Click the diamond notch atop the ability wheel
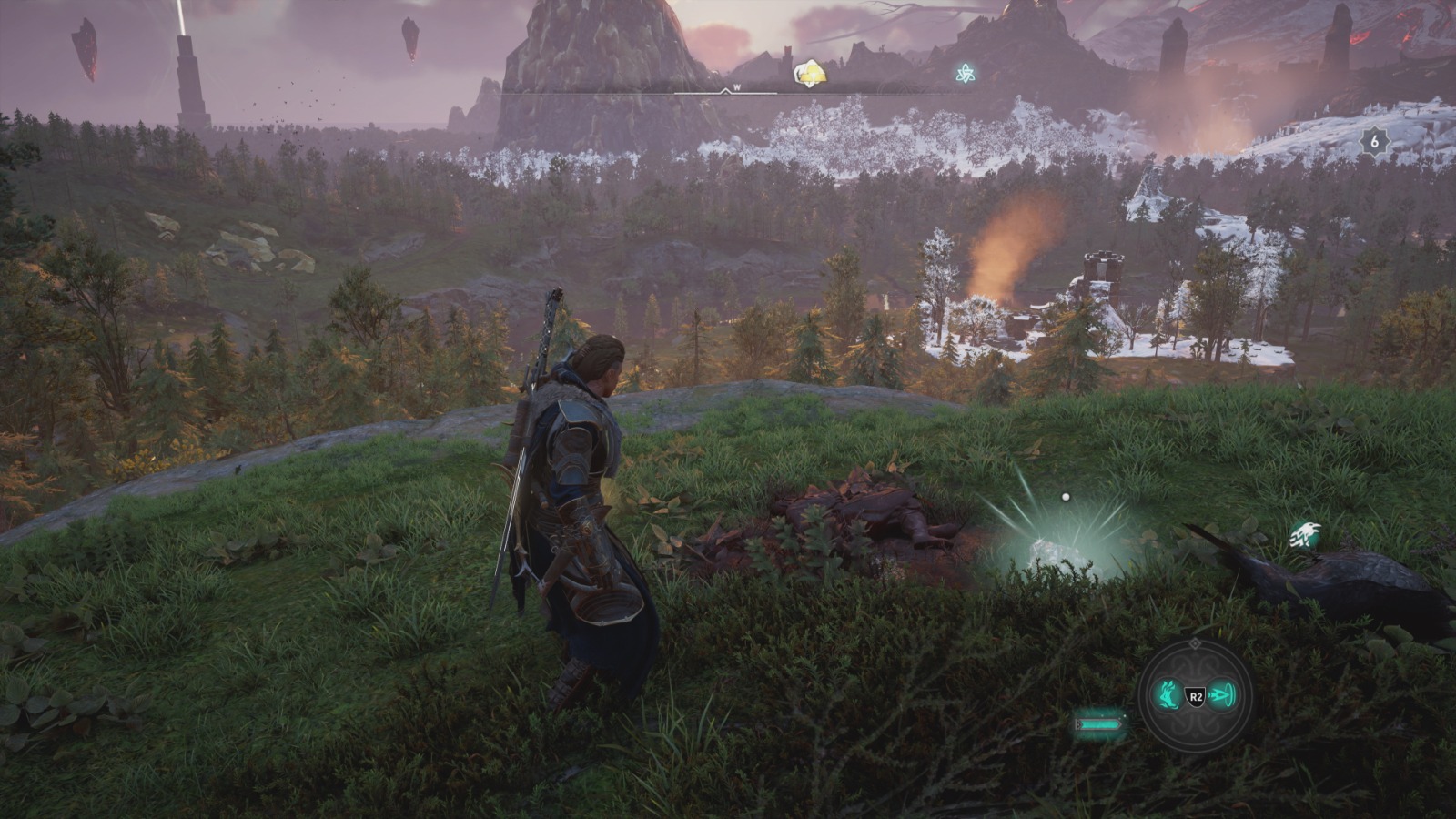Viewport: 1456px width, 819px height. 1195,645
